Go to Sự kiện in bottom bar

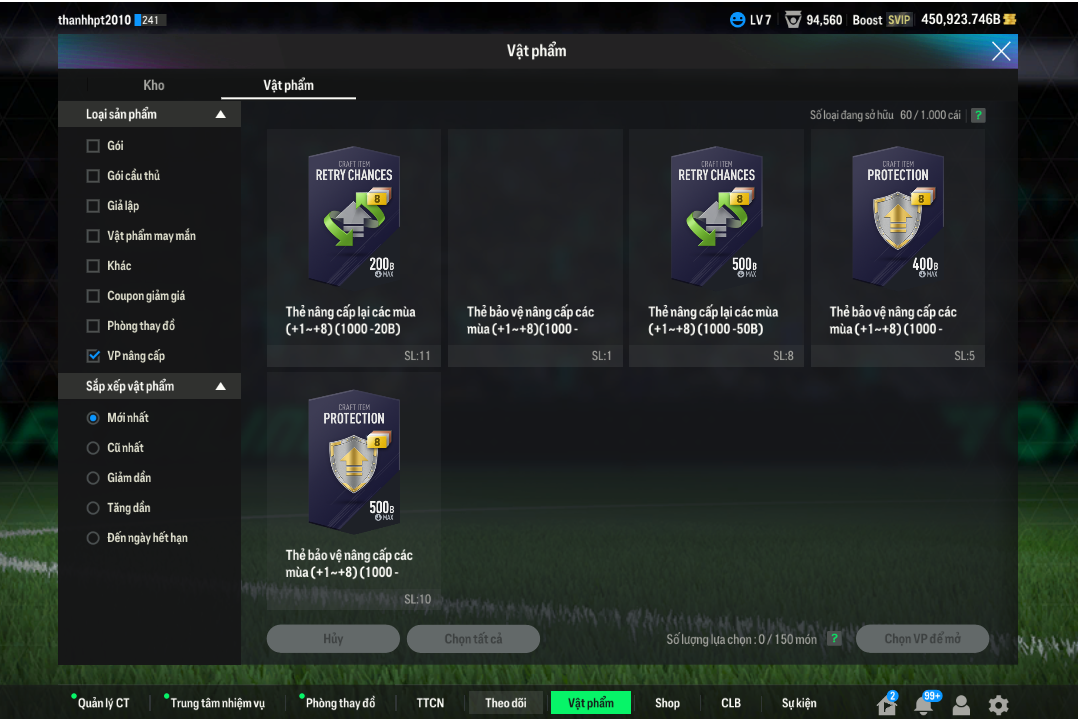click(x=799, y=703)
